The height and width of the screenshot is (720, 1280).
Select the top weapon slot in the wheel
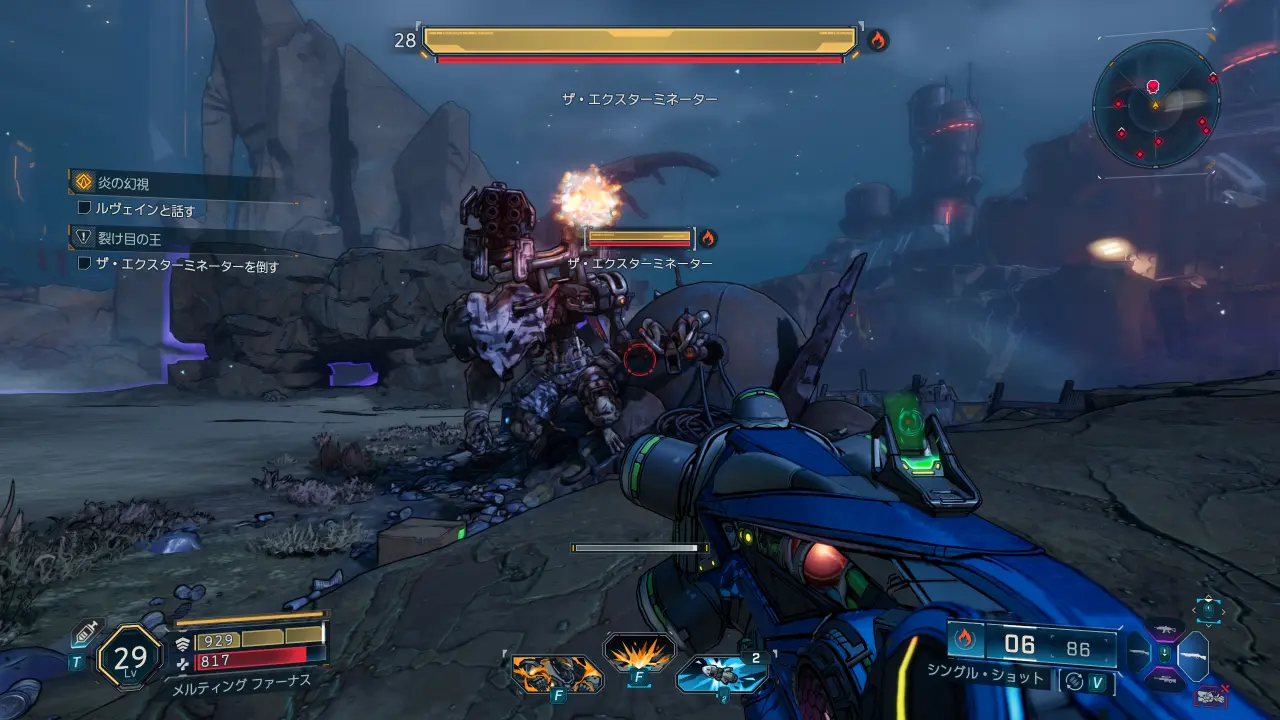[1163, 629]
